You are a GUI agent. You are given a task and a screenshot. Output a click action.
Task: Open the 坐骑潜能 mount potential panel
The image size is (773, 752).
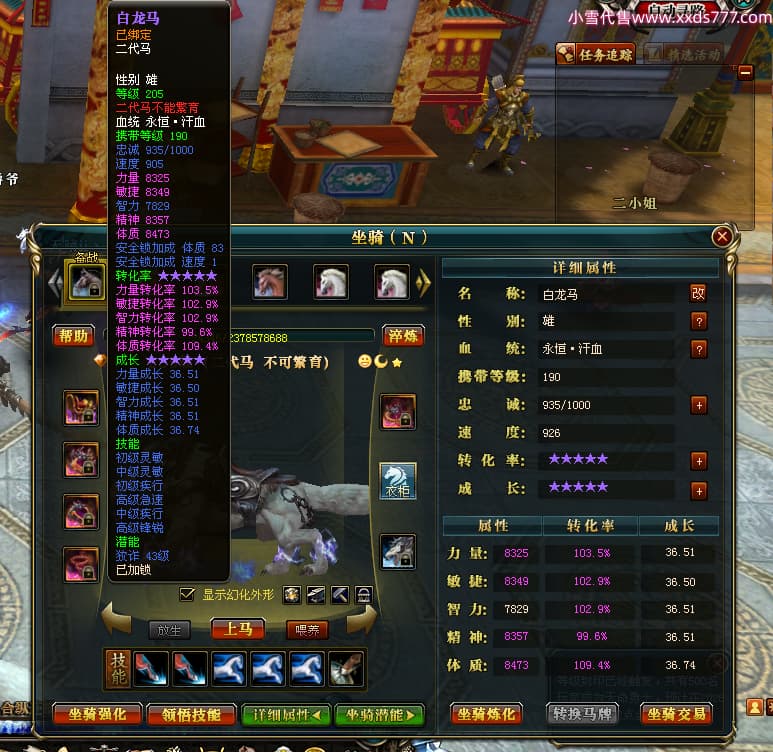pos(380,714)
